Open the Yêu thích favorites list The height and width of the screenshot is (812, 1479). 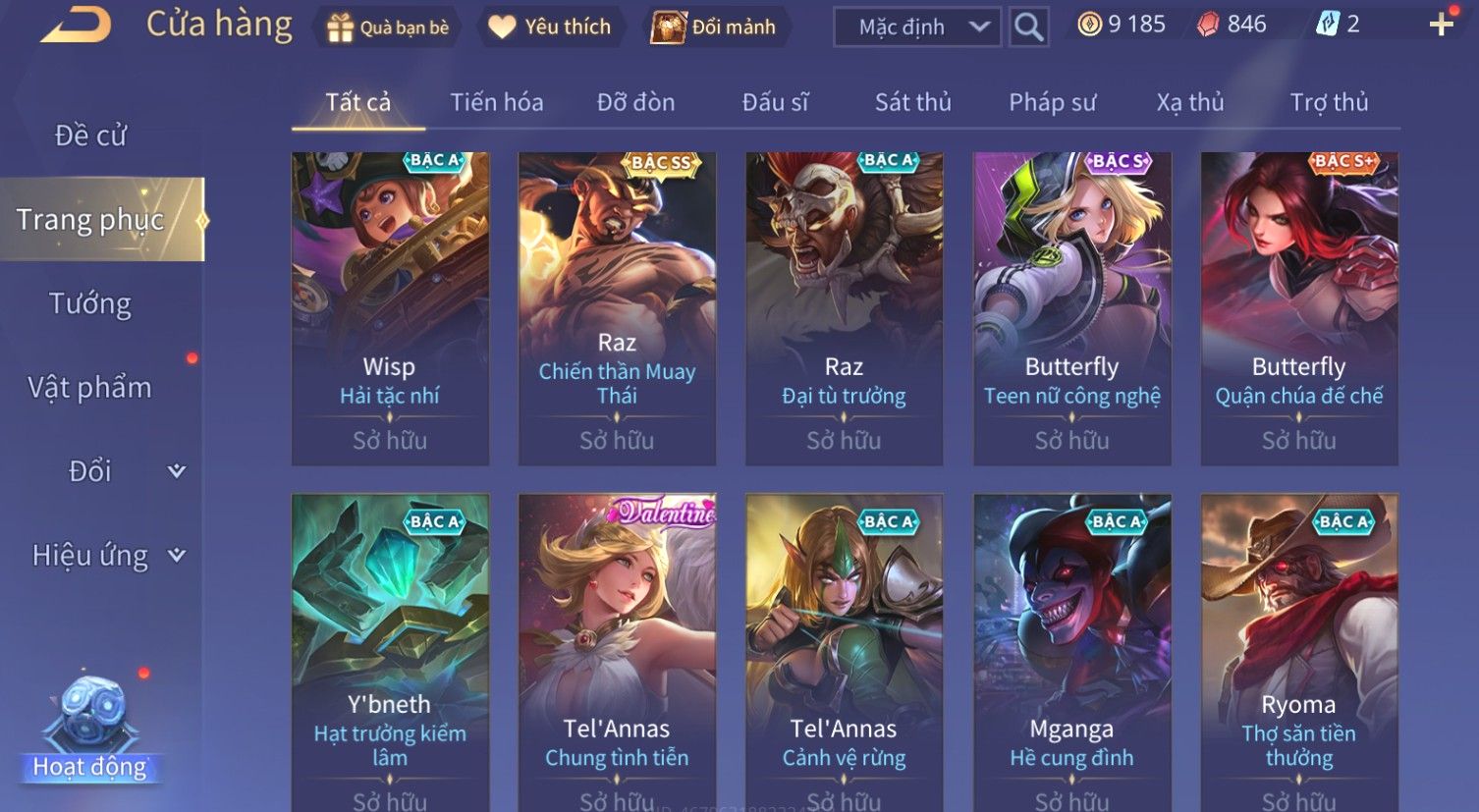click(x=550, y=27)
